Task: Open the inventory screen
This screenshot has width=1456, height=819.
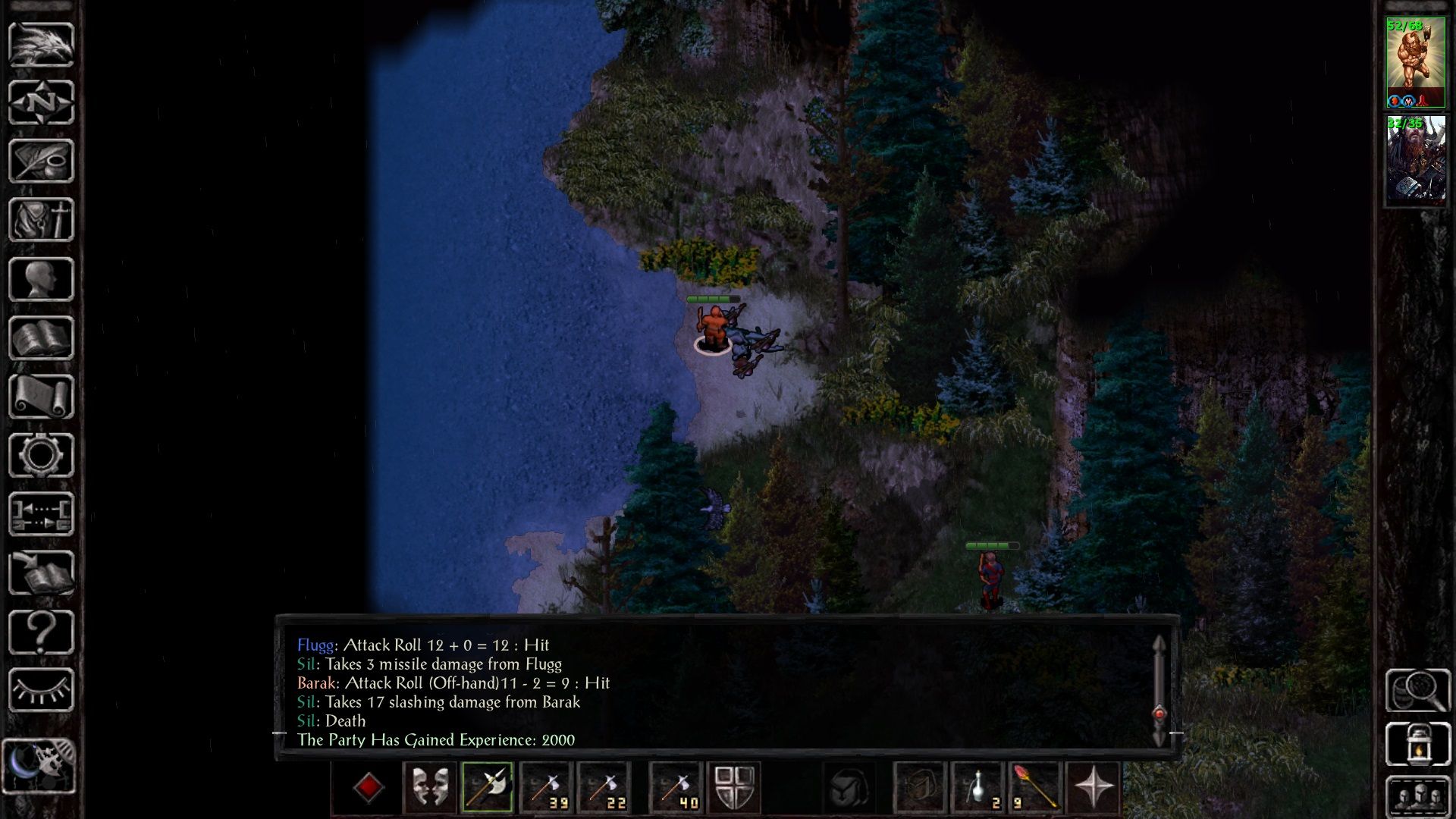Action: click(41, 220)
